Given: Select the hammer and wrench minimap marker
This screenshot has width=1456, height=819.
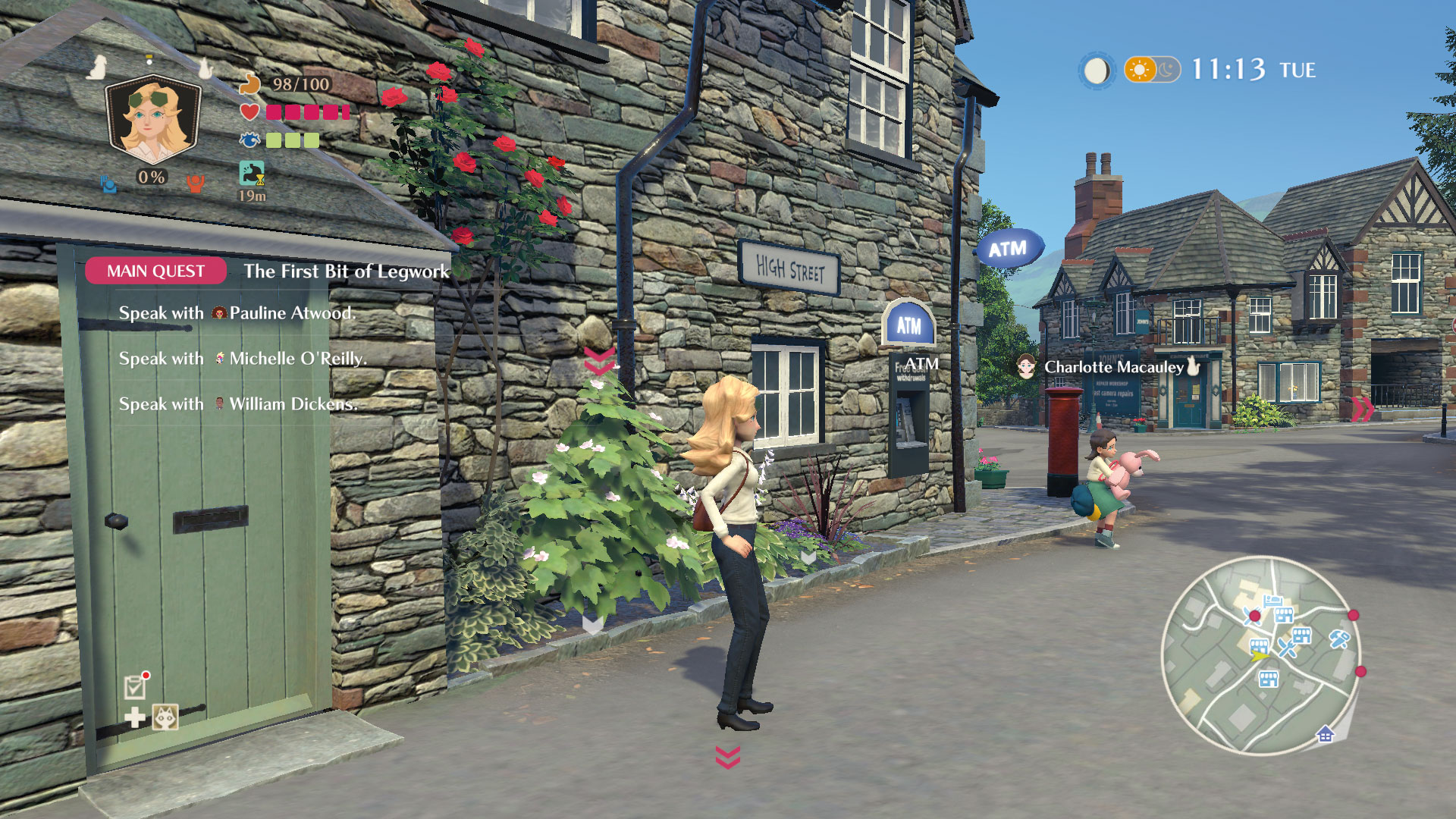Looking at the screenshot, I should (1338, 639).
